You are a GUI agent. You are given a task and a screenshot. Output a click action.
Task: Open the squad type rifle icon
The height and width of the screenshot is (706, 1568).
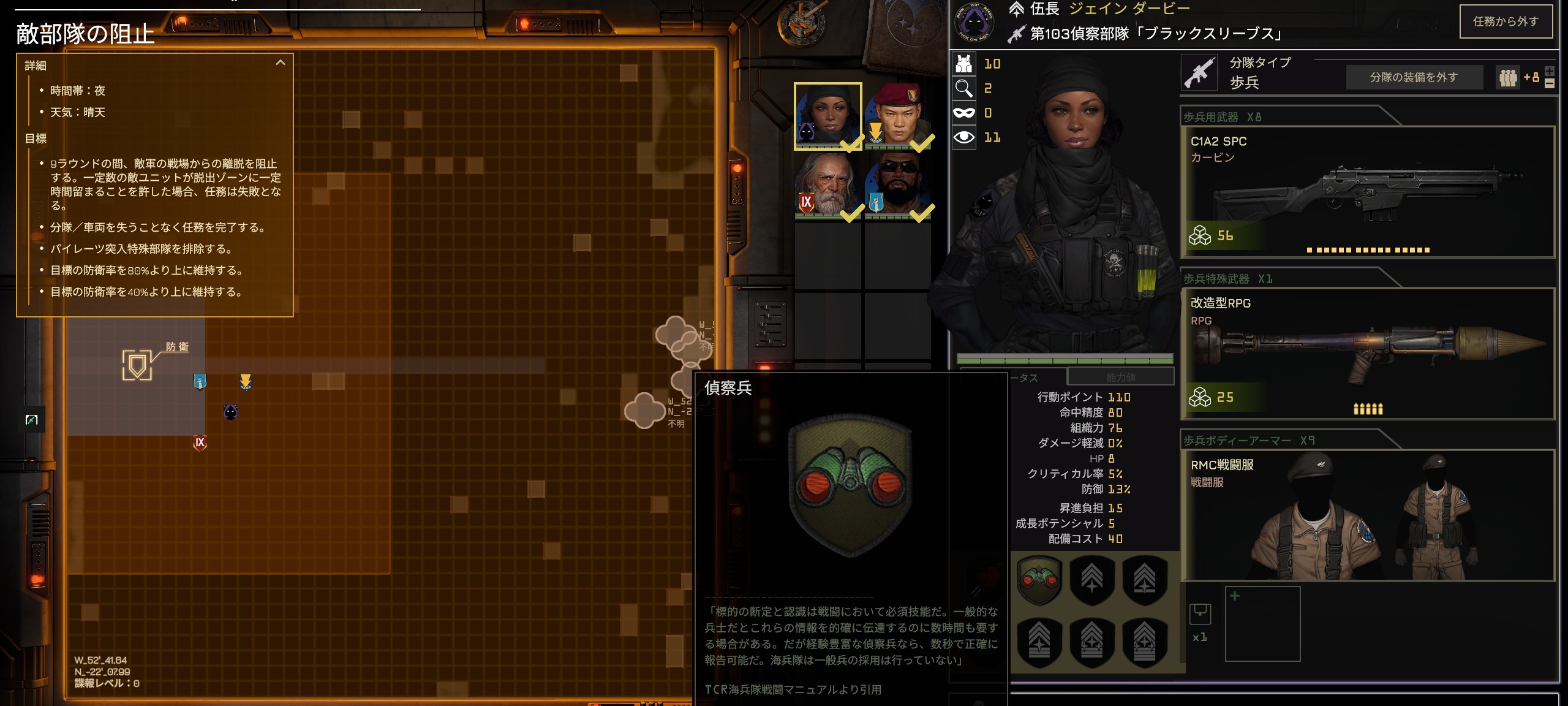(1199, 73)
